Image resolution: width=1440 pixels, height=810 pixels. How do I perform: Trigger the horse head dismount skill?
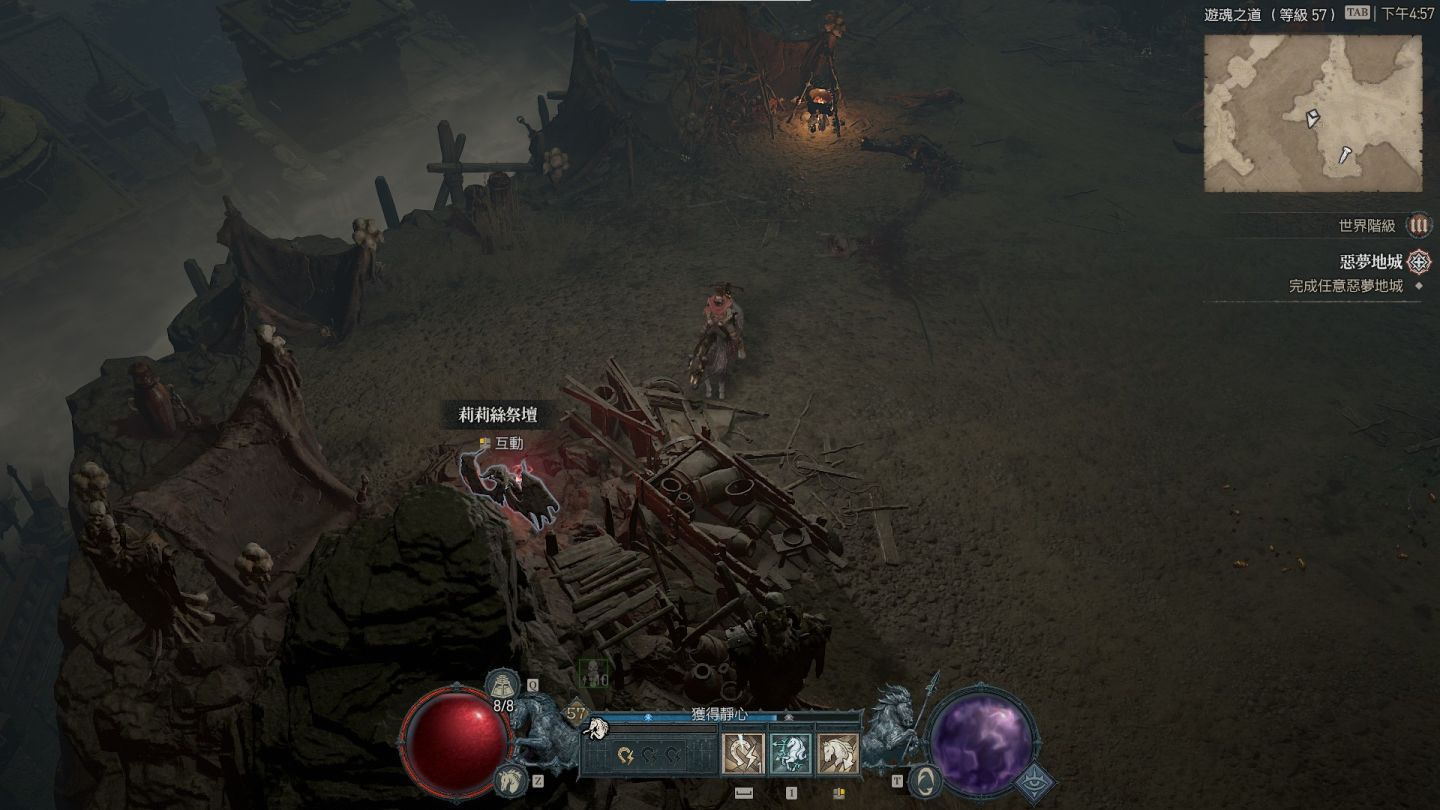(838, 754)
